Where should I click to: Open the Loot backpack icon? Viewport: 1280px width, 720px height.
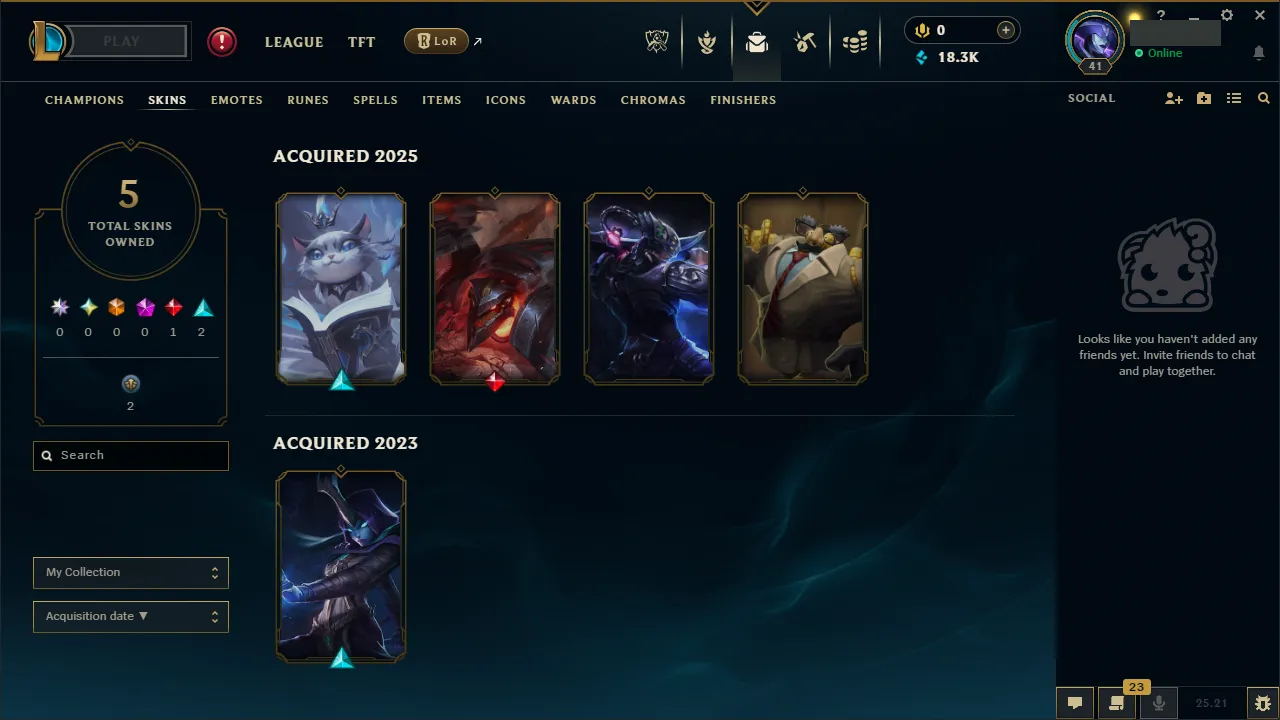tap(756, 42)
